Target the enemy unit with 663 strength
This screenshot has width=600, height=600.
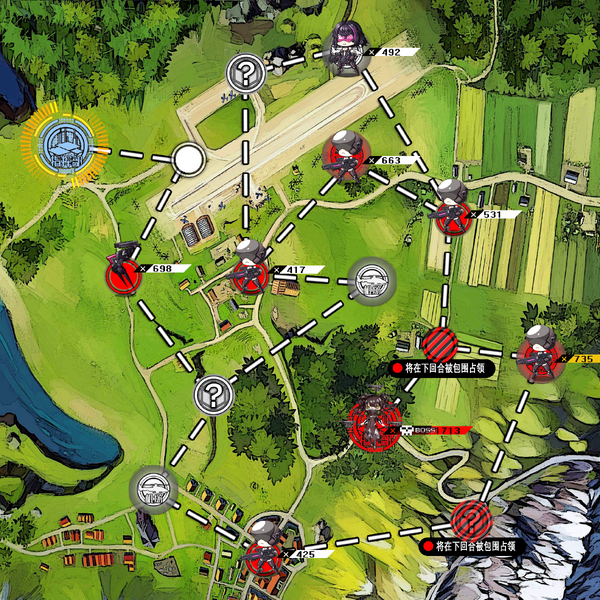click(343, 159)
